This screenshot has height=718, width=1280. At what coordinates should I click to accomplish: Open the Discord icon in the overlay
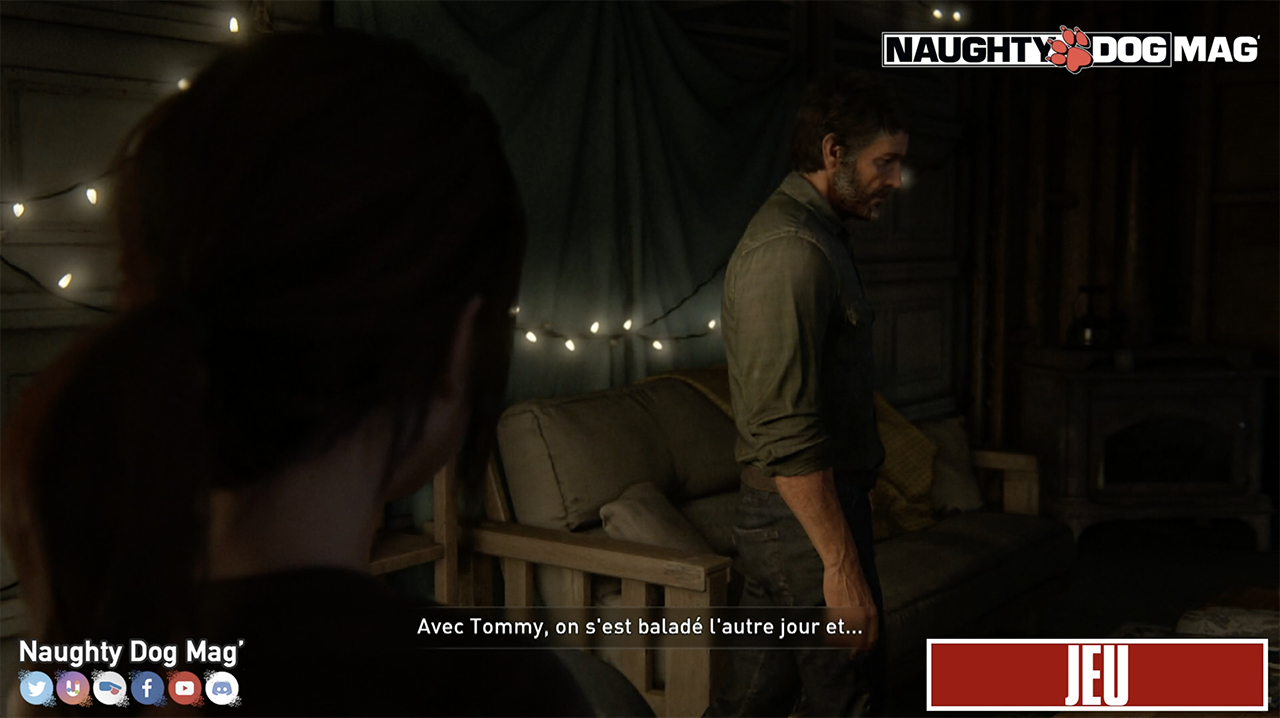tap(222, 688)
